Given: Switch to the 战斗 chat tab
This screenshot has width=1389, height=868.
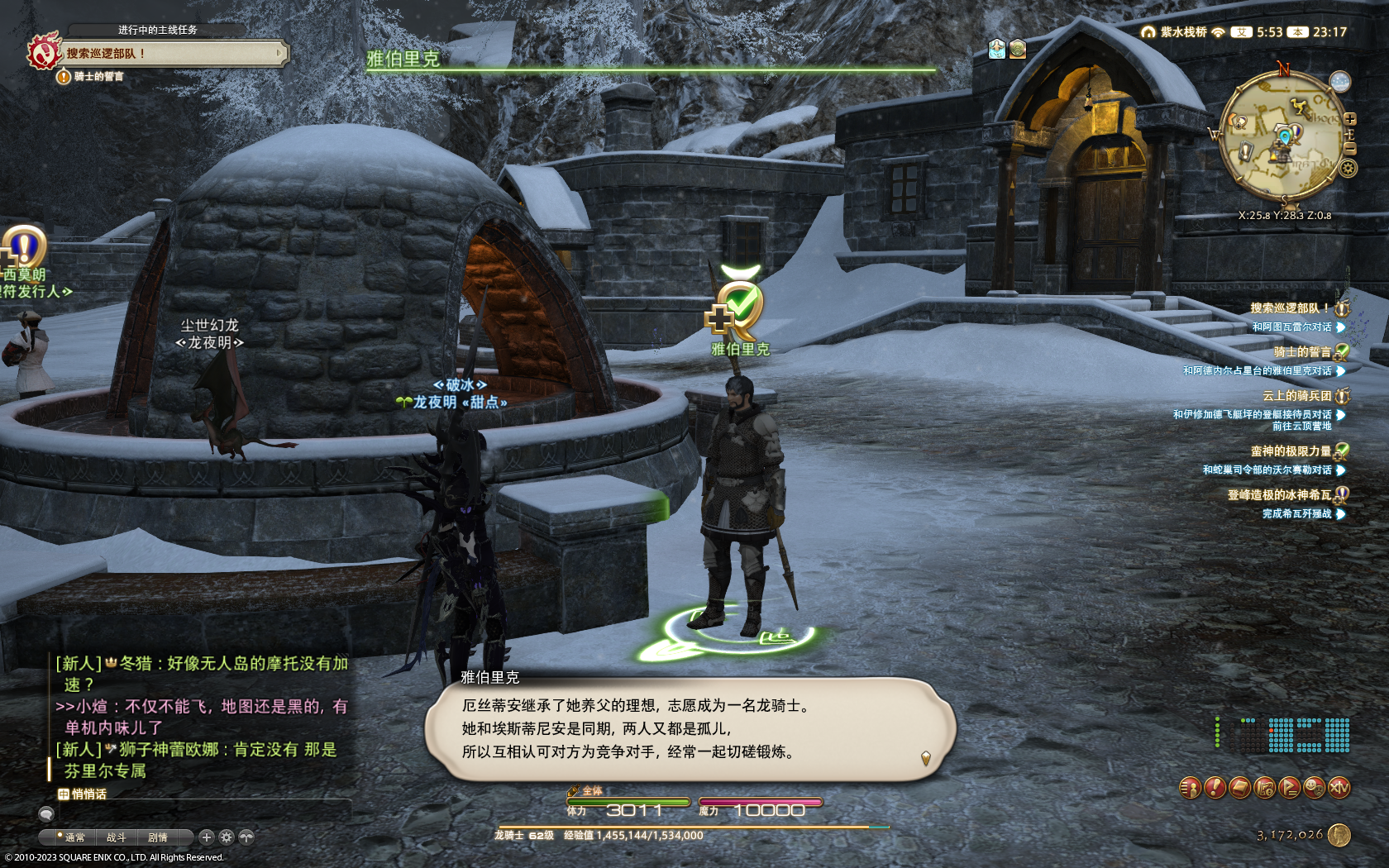Looking at the screenshot, I should coord(117,837).
